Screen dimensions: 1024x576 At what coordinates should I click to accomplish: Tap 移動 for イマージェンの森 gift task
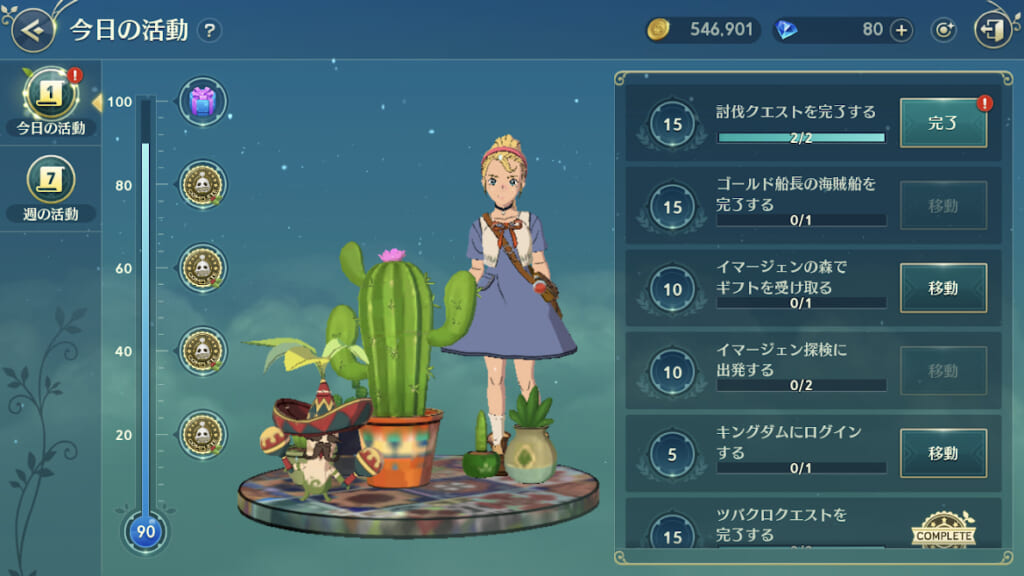point(943,288)
